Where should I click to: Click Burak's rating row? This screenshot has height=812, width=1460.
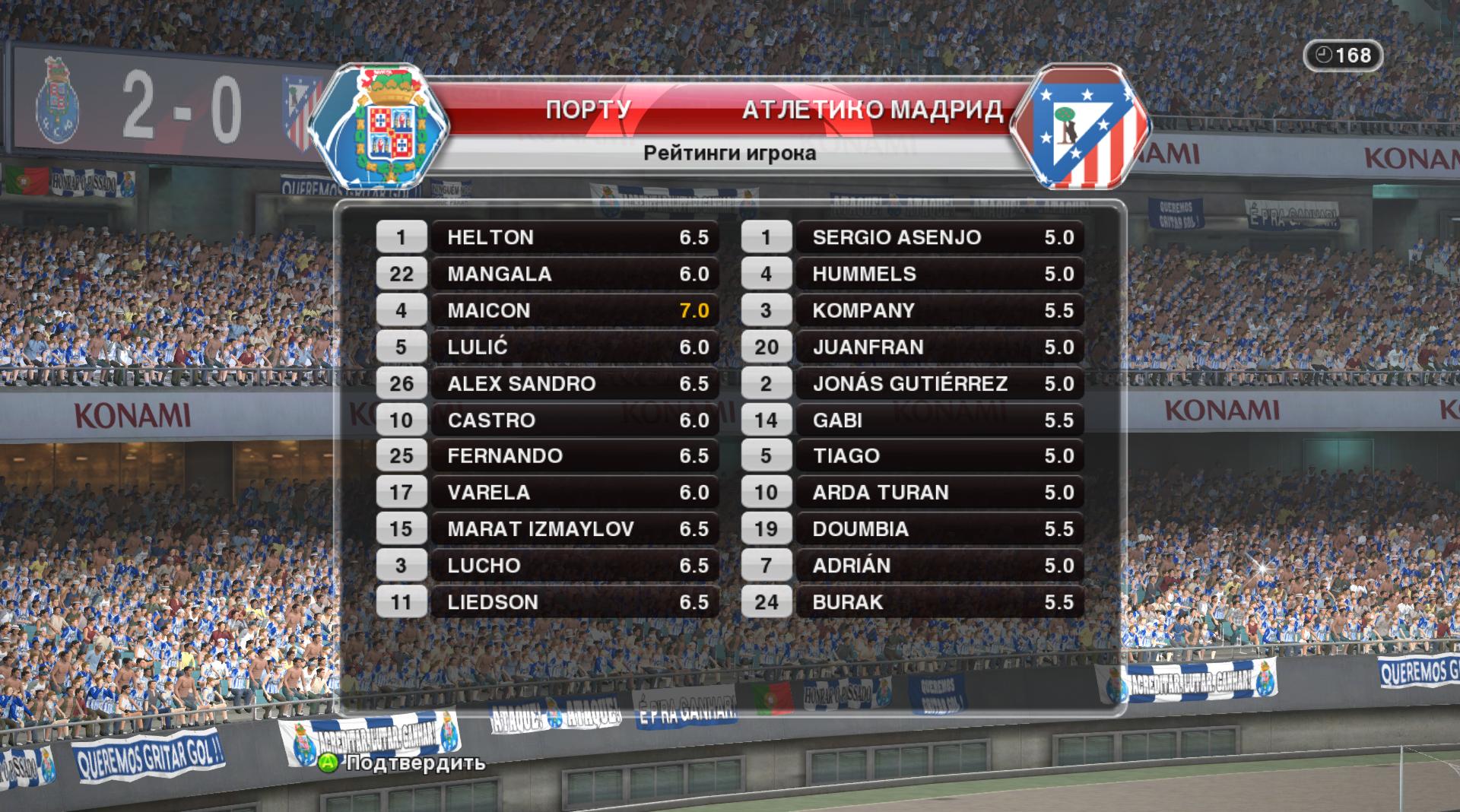click(939, 601)
